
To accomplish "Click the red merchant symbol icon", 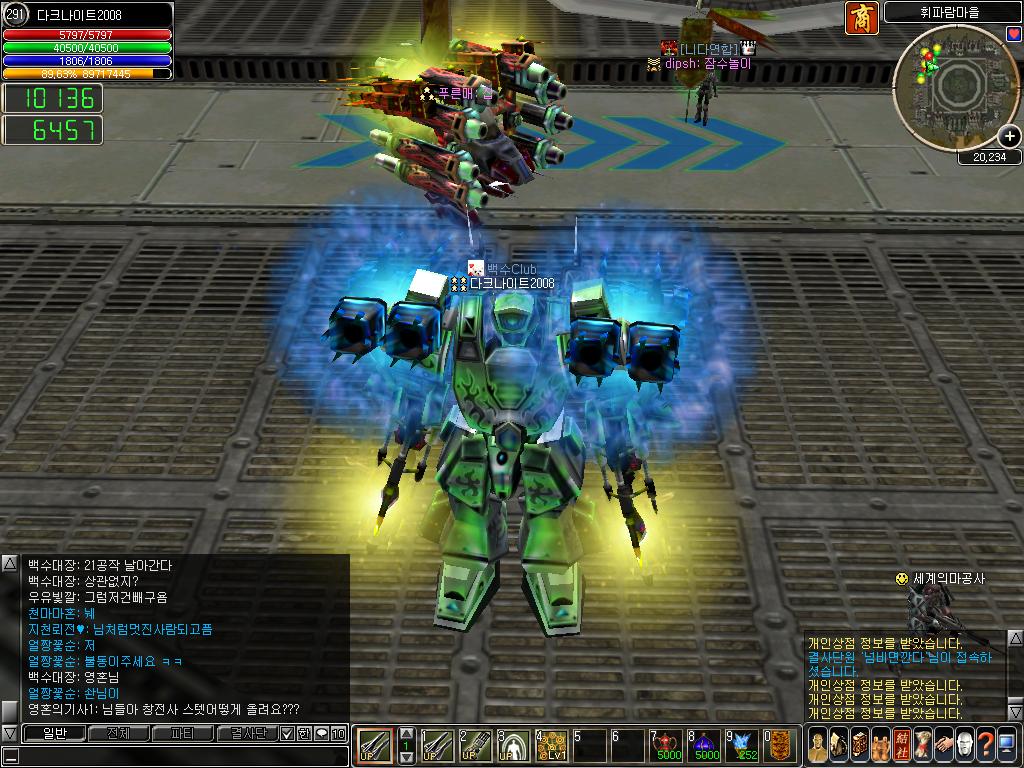I will coord(862,18).
